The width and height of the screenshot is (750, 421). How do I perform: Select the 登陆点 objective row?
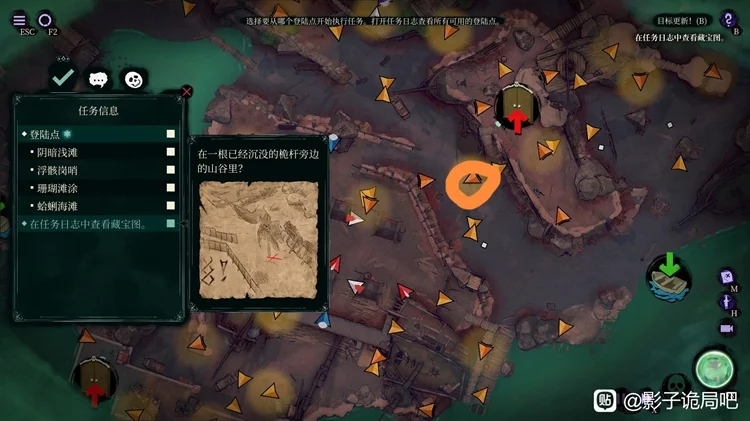pyautogui.click(x=97, y=133)
